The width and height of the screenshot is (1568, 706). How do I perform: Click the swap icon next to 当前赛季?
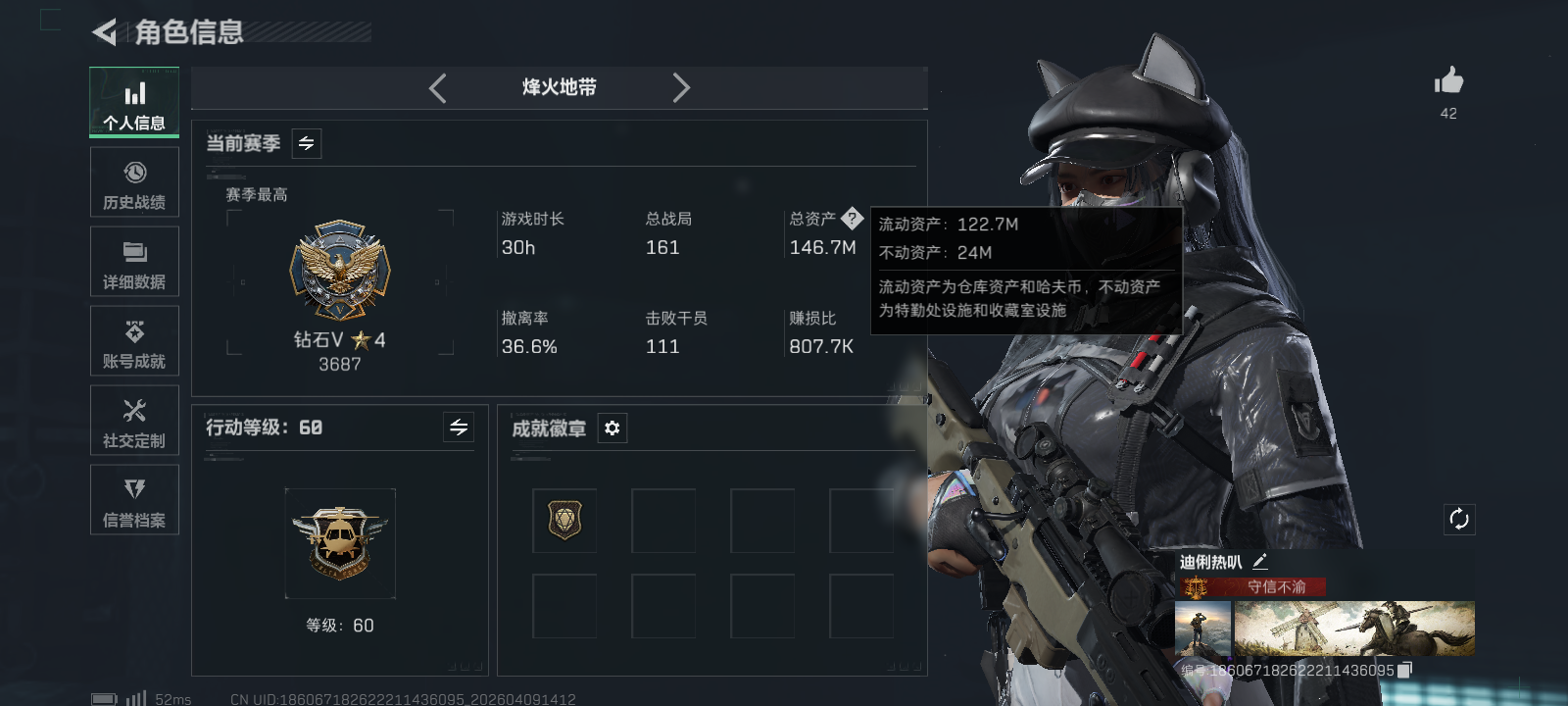305,143
